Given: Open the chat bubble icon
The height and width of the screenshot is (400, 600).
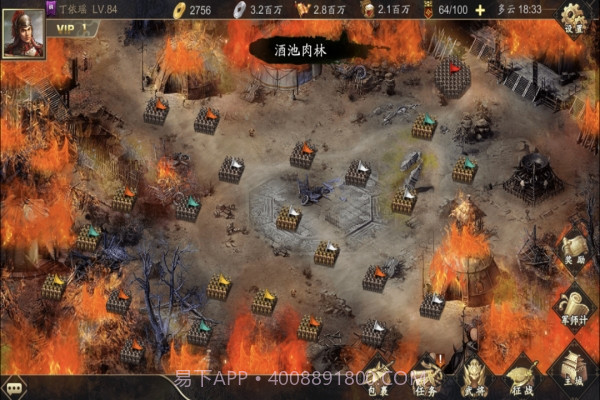Looking at the screenshot, I should pyautogui.click(x=14, y=389).
